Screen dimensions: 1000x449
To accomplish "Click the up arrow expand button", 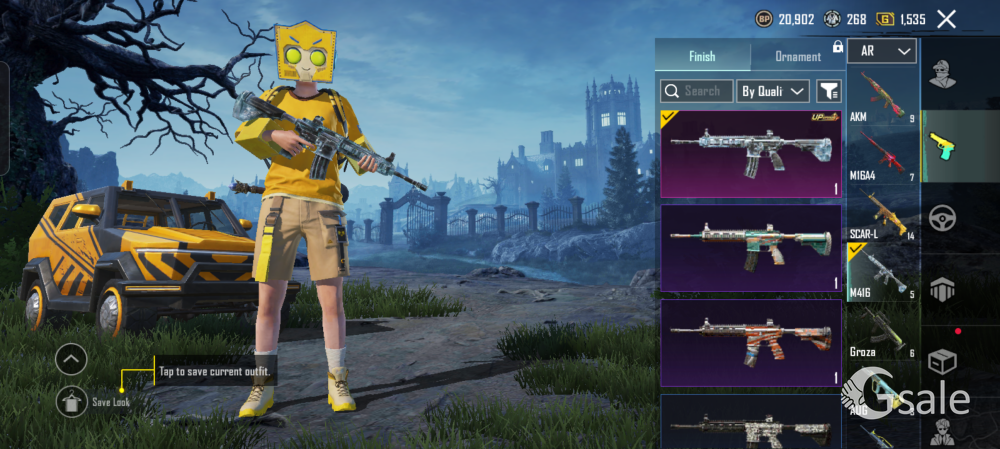I will point(71,358).
